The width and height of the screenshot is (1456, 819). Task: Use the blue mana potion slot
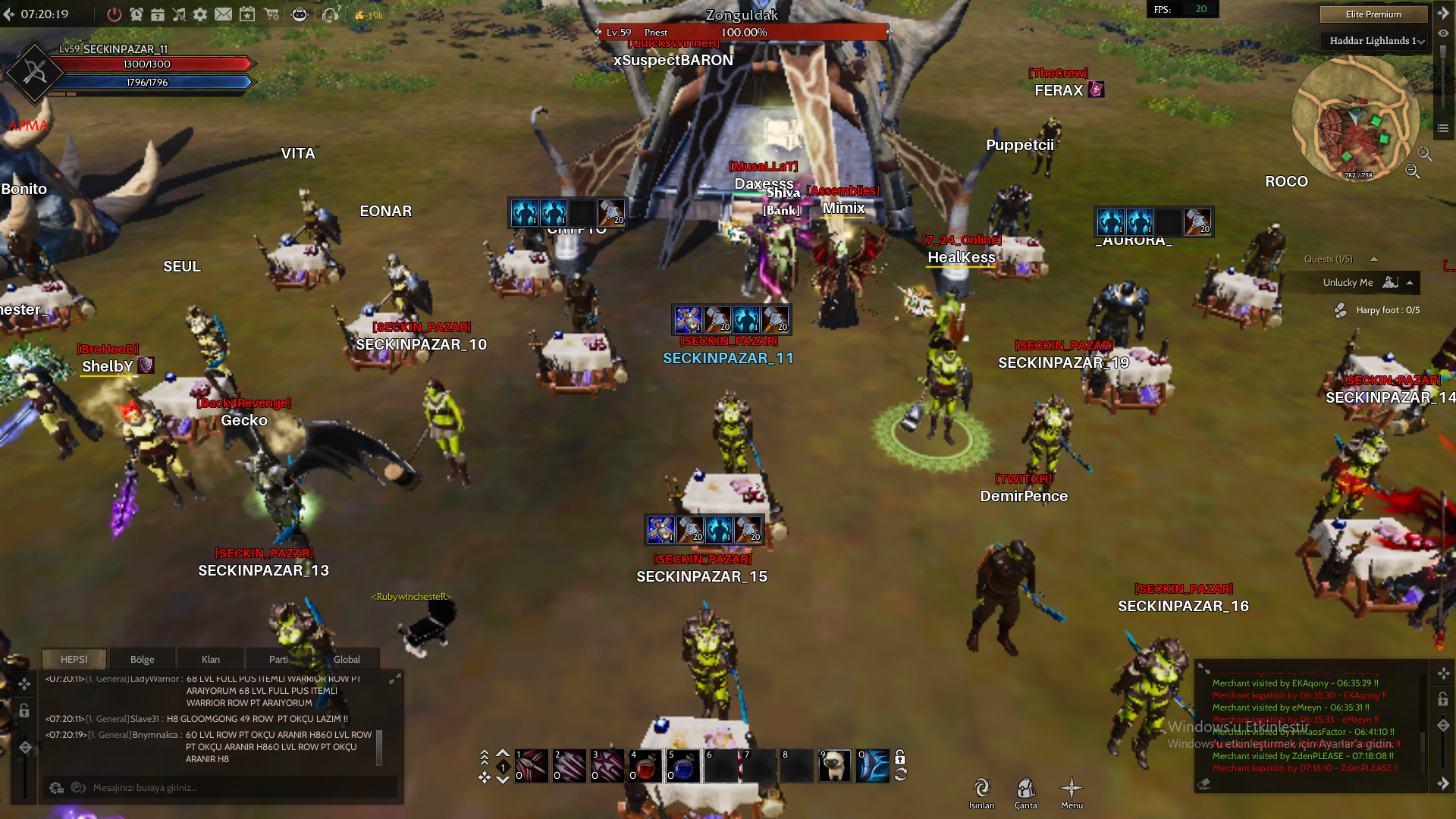click(x=683, y=766)
